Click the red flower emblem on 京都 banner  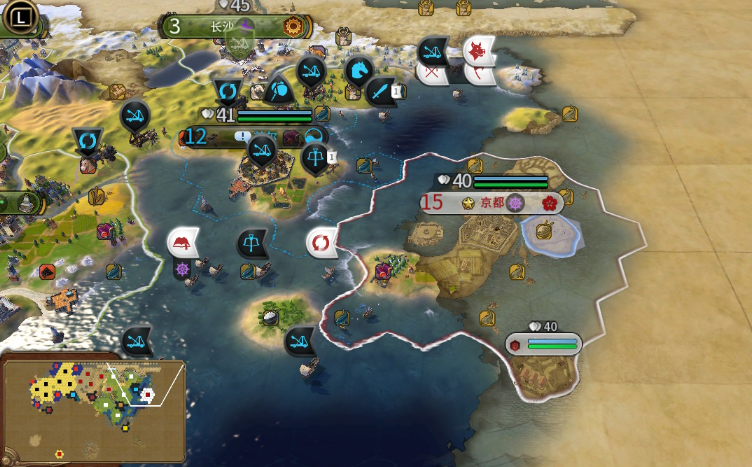coord(549,202)
